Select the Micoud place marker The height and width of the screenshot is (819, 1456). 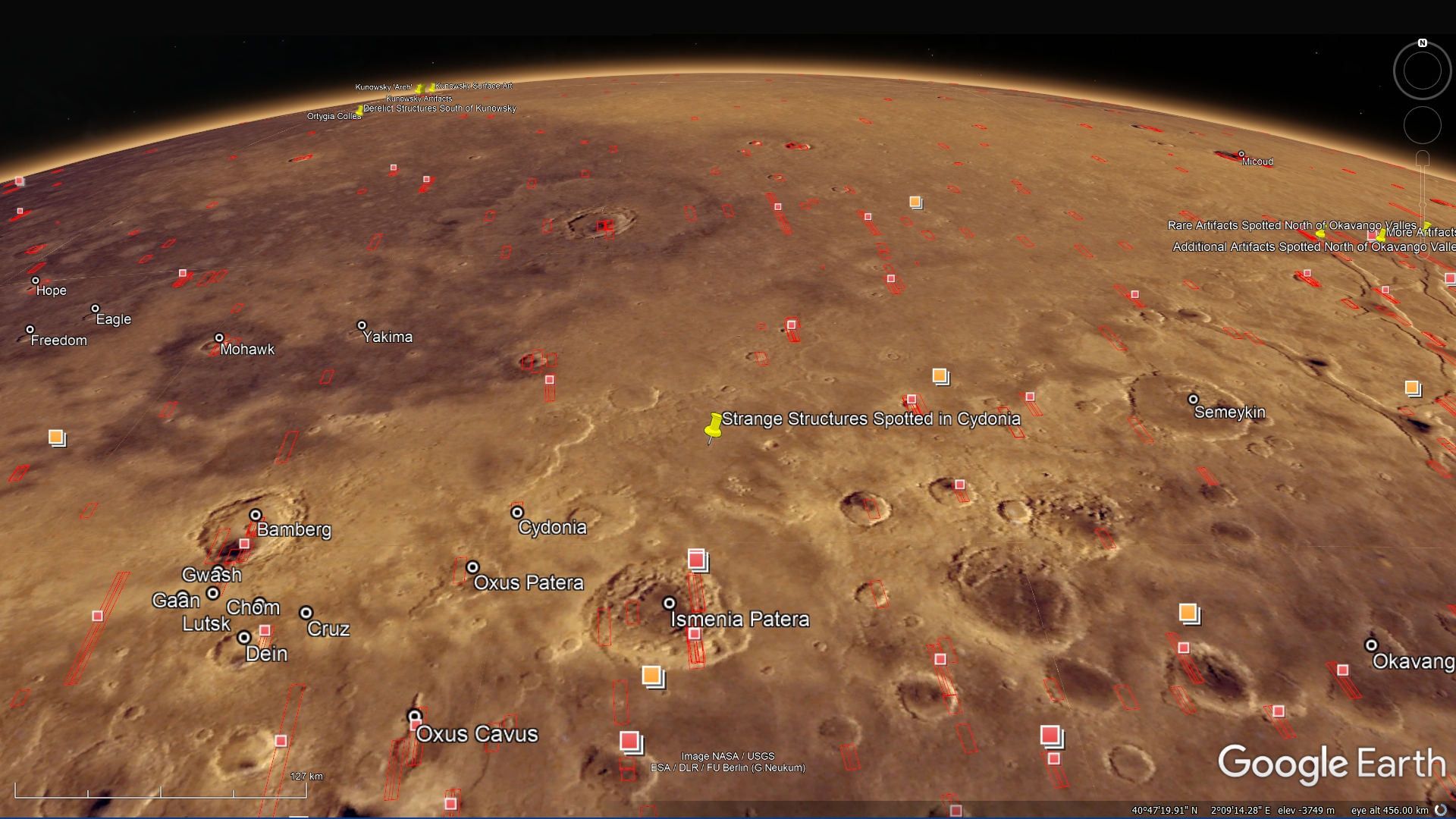(1241, 154)
